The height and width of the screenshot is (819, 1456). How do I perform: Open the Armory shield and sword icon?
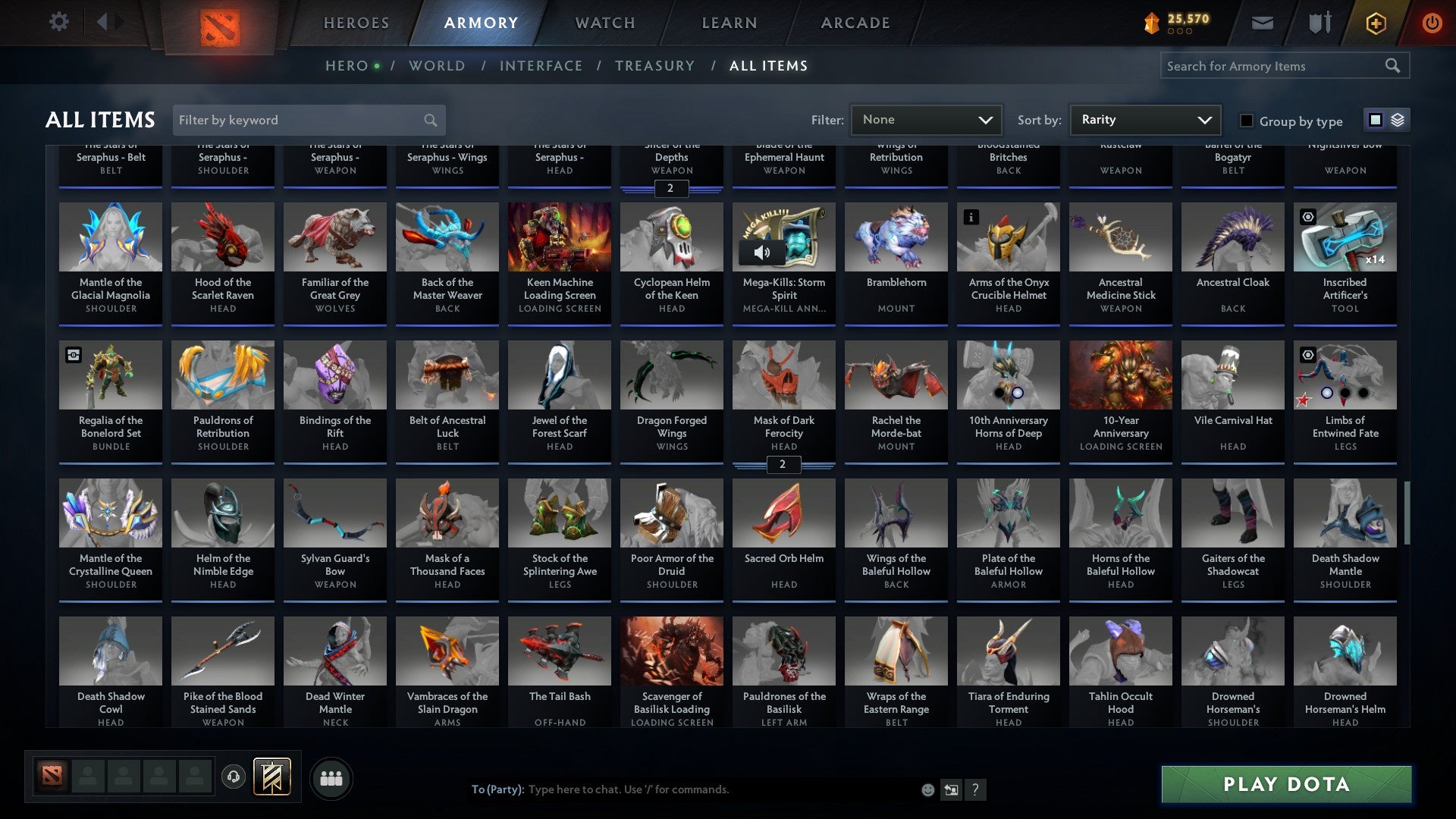[1319, 23]
